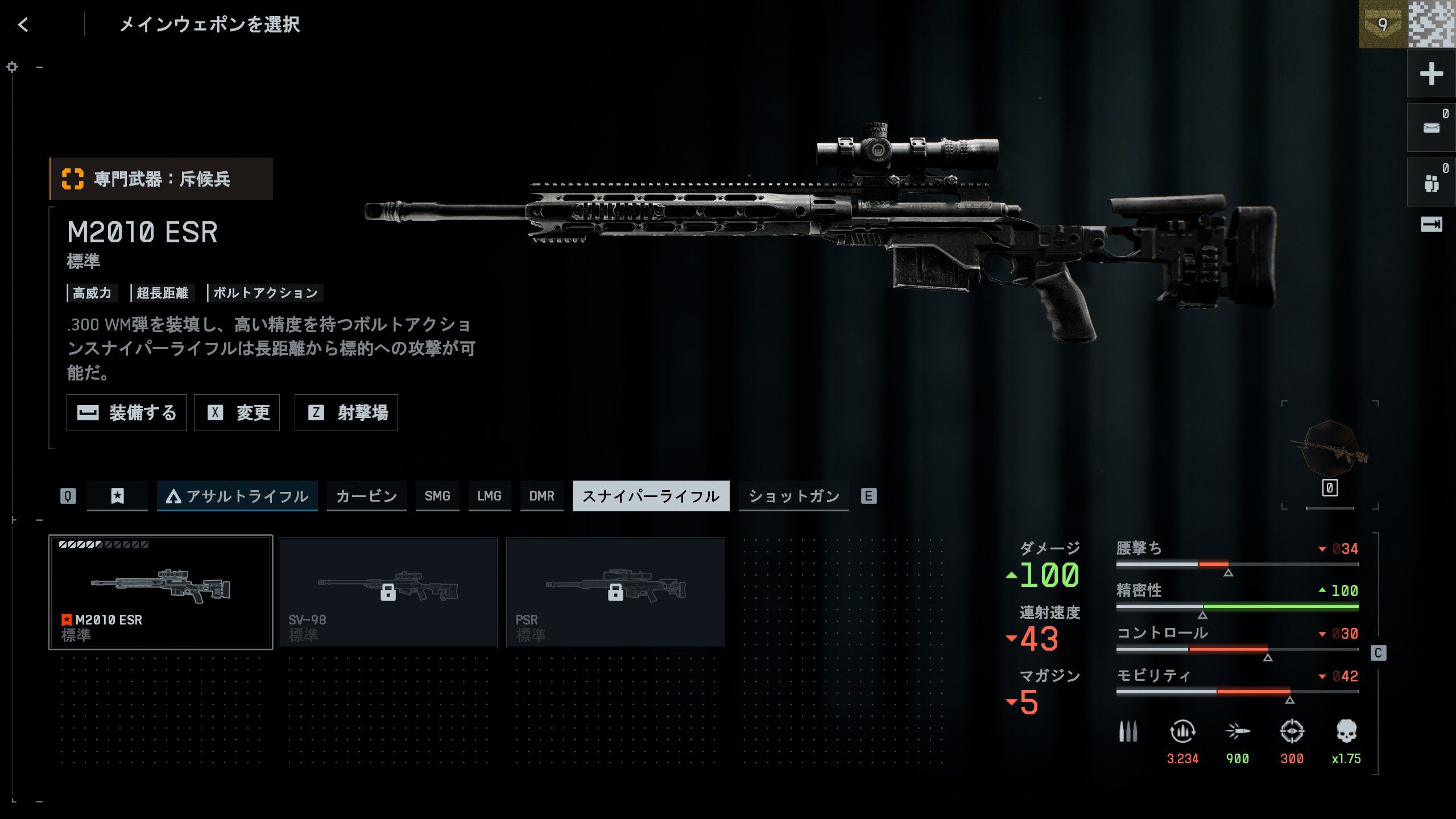Image resolution: width=1456 pixels, height=819 pixels.
Task: Go back using the top-left arrow
Action: (23, 24)
